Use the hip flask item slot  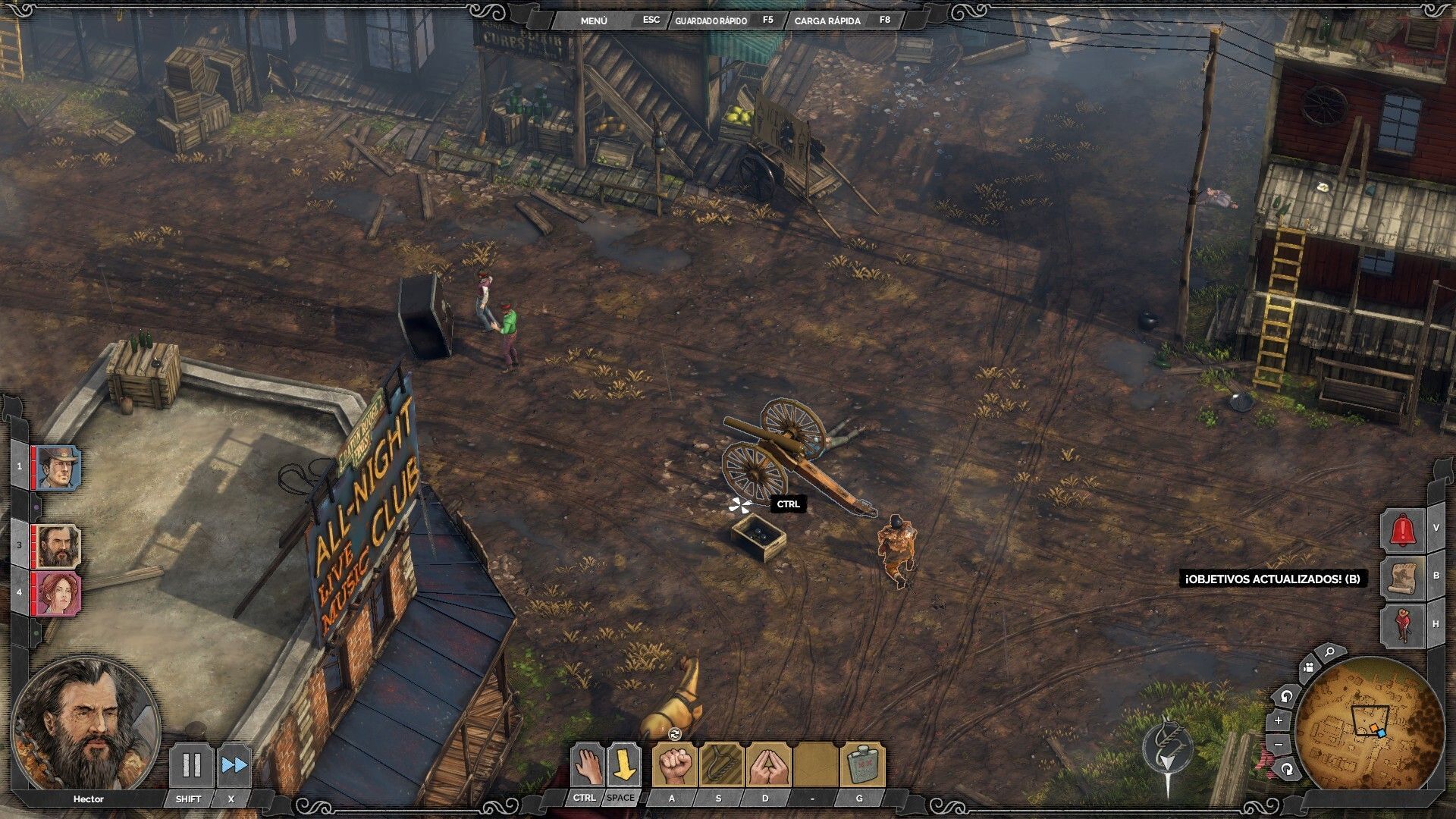[862, 765]
